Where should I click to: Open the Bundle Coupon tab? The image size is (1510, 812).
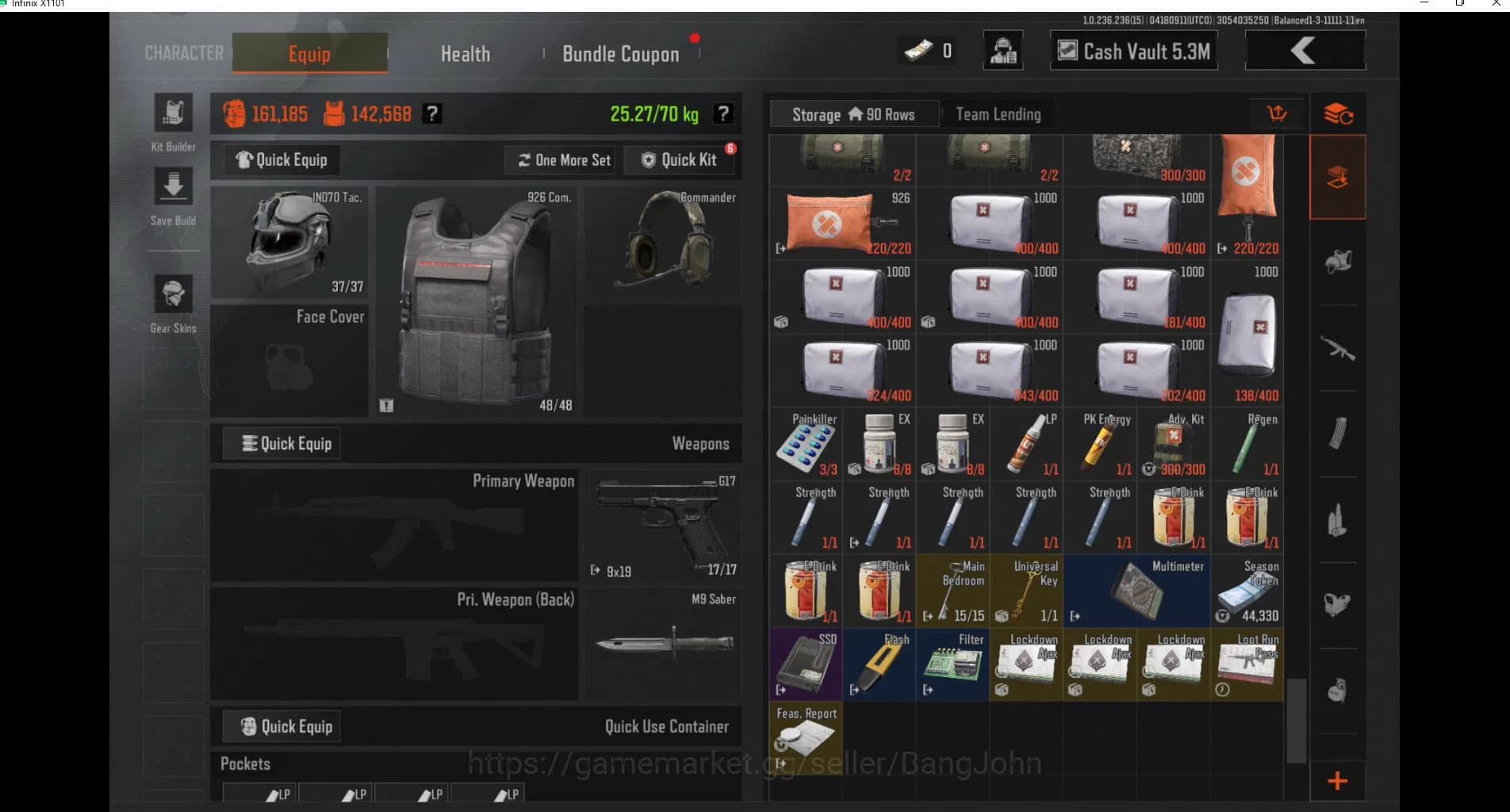[620, 53]
